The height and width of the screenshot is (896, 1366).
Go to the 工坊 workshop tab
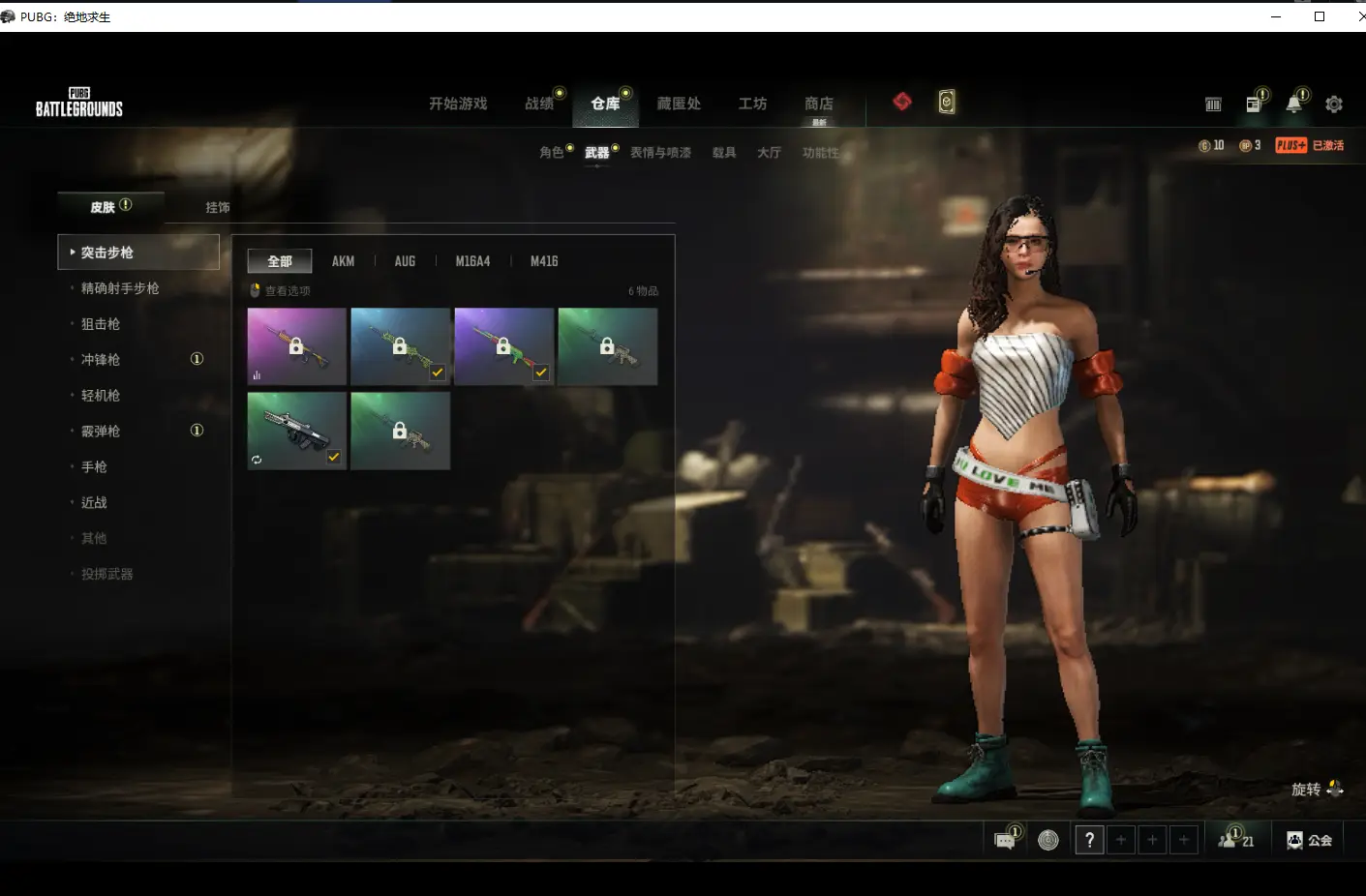[752, 104]
